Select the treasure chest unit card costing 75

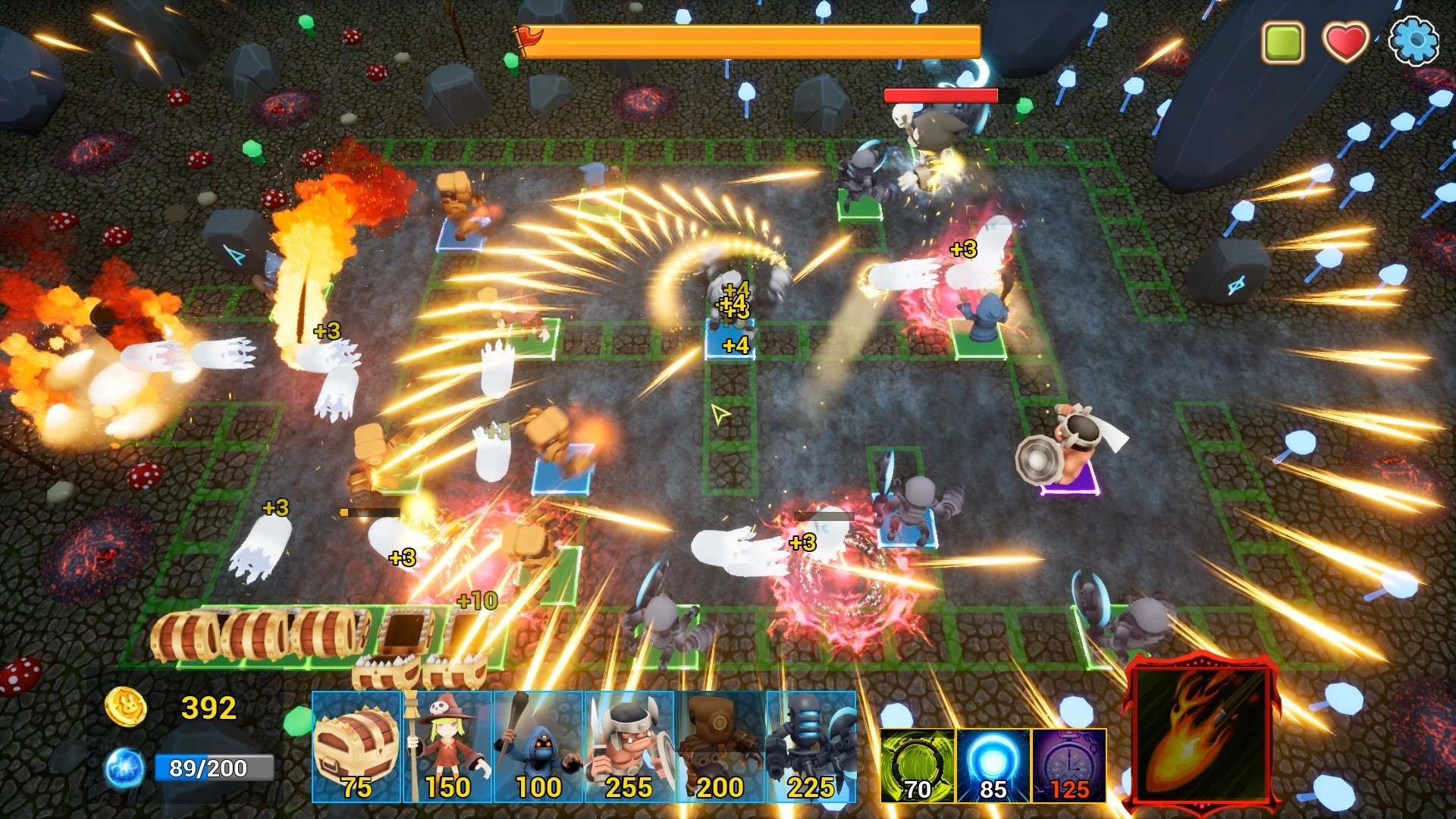[x=356, y=747]
